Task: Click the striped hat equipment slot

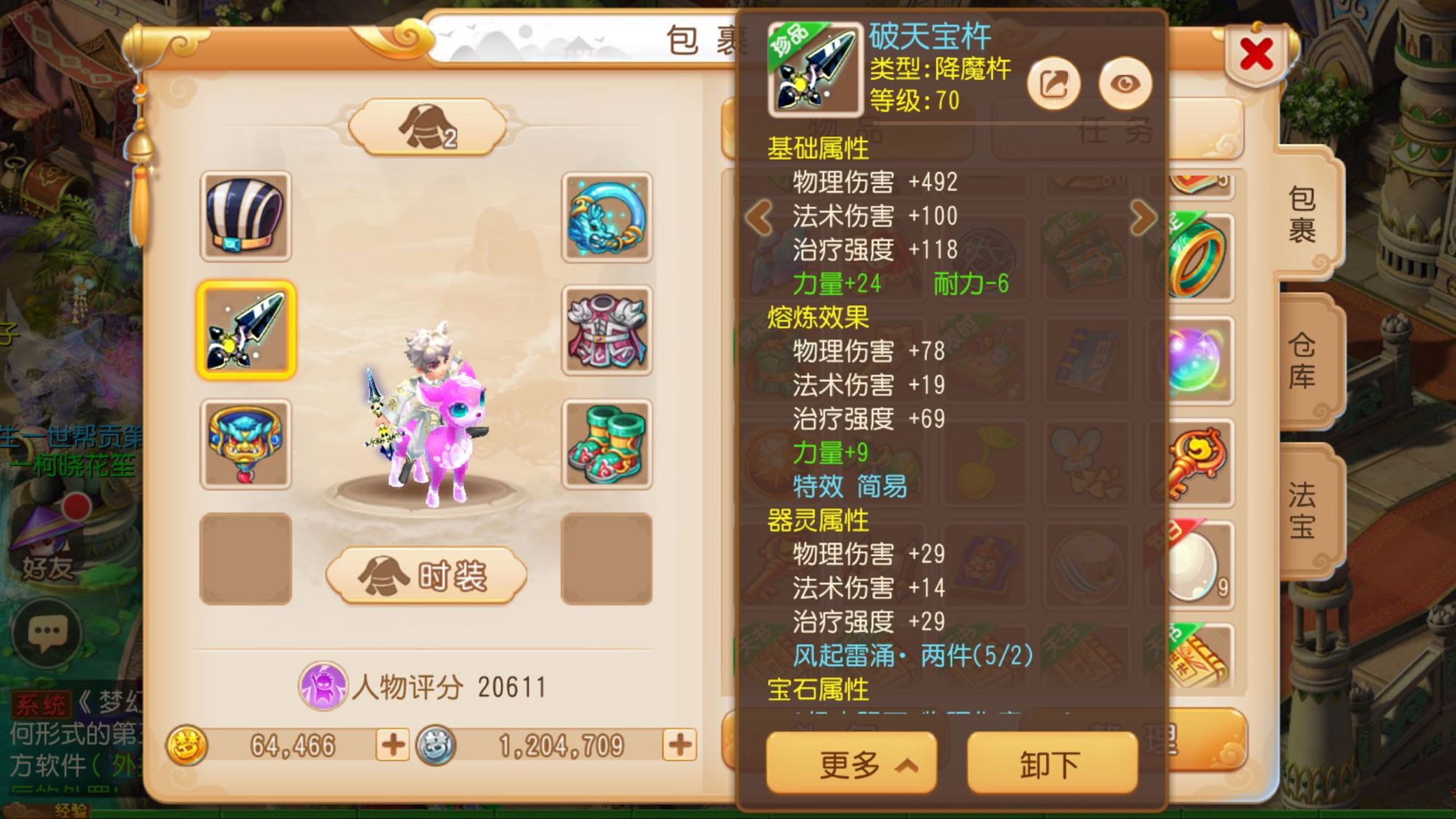Action: click(246, 214)
